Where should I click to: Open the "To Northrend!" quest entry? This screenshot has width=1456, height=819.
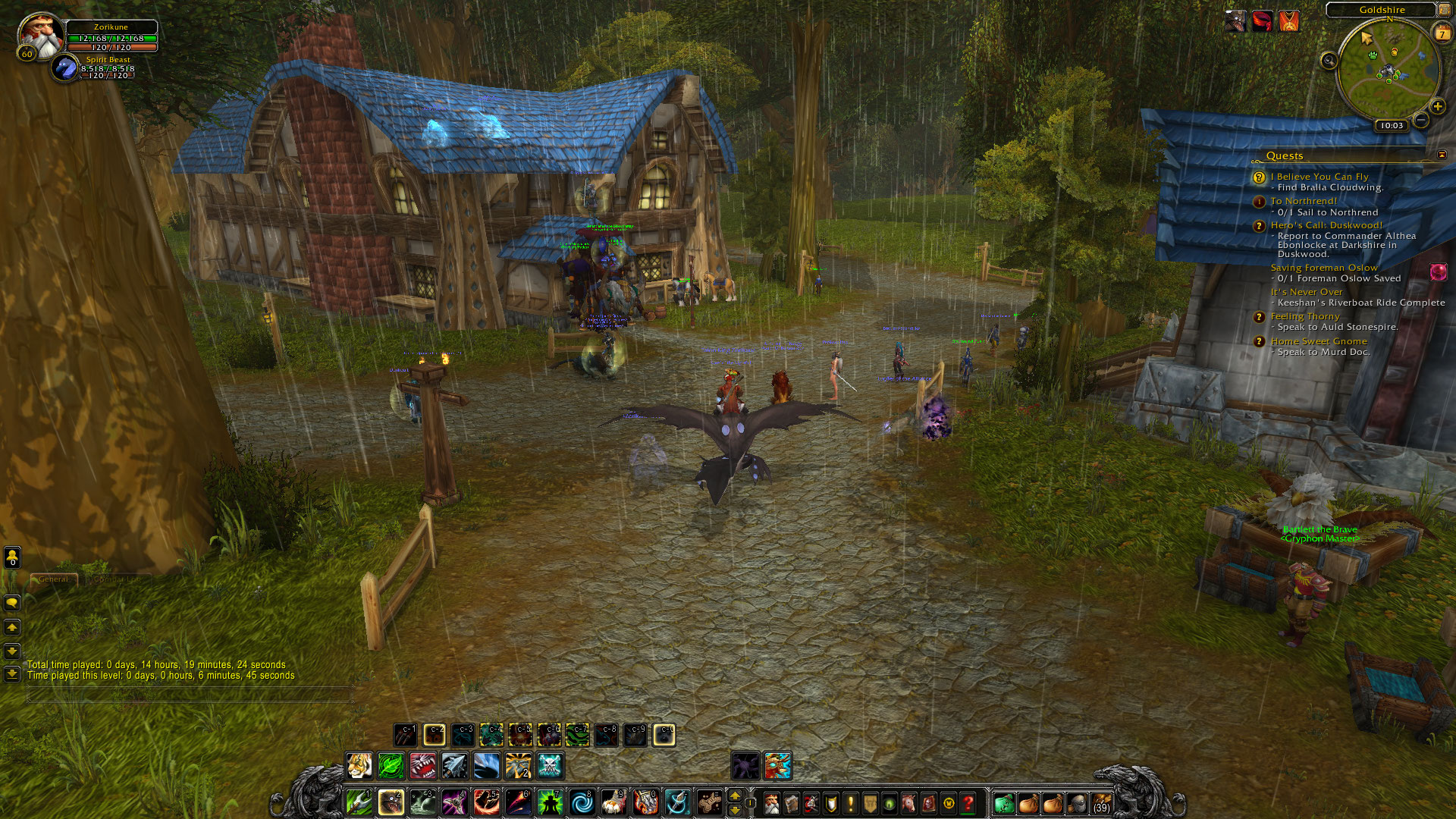click(x=1304, y=201)
